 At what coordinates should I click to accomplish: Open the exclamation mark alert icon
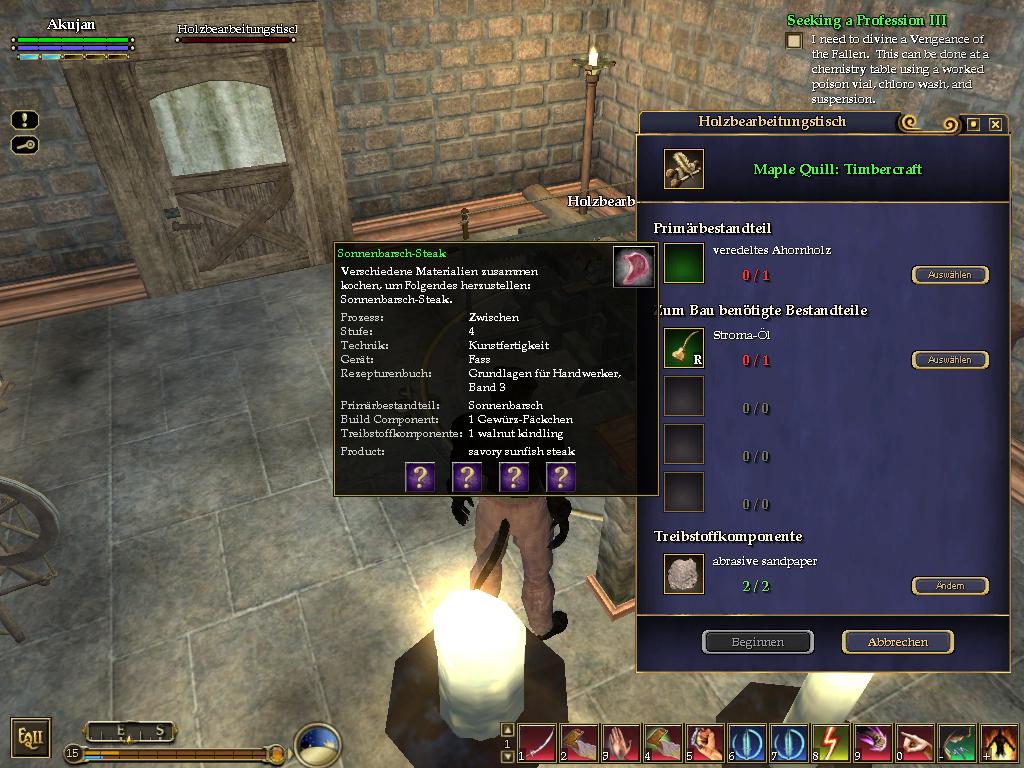[x=25, y=120]
